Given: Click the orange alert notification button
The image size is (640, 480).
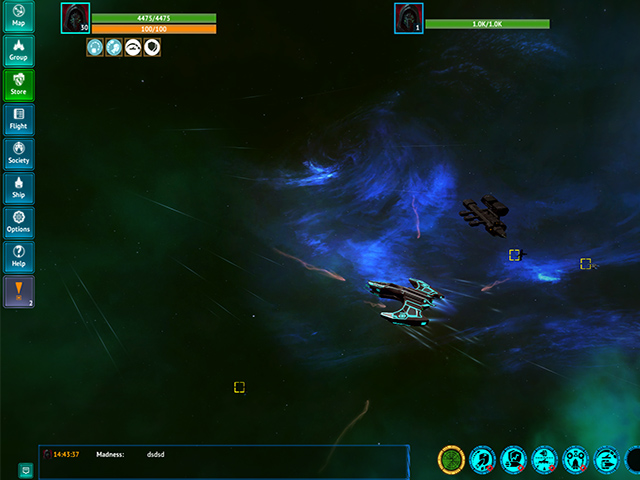Looking at the screenshot, I should point(18,291).
